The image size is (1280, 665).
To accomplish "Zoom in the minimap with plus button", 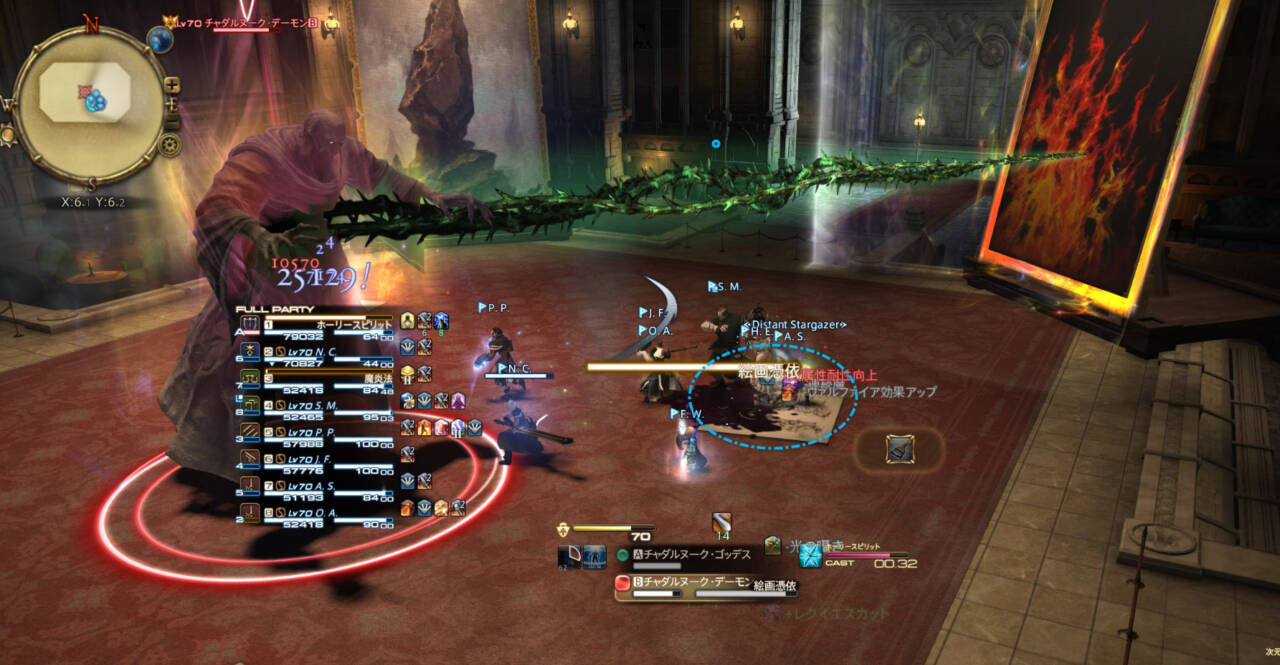I will [x=172, y=85].
